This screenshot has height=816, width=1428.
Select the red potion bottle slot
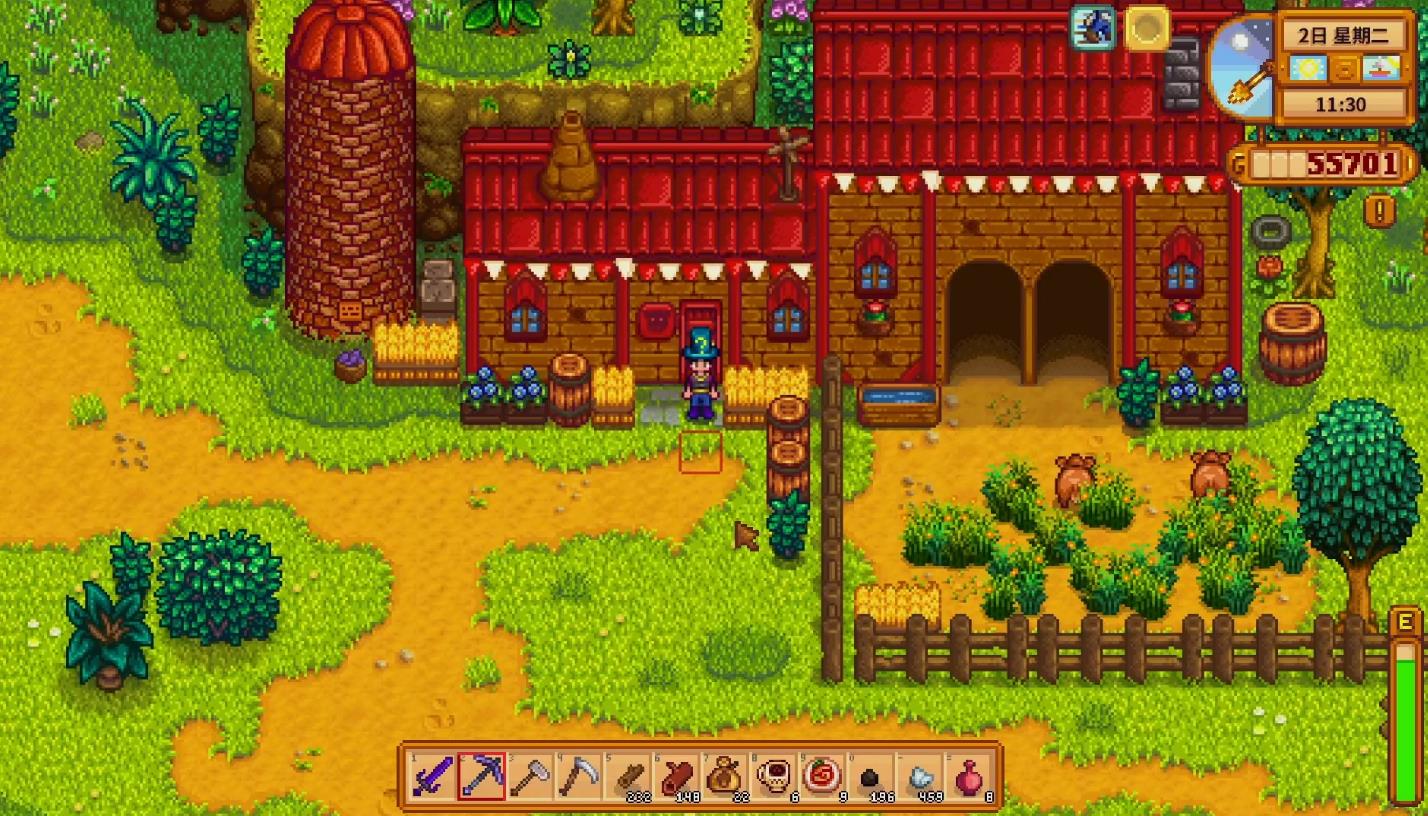click(x=969, y=776)
